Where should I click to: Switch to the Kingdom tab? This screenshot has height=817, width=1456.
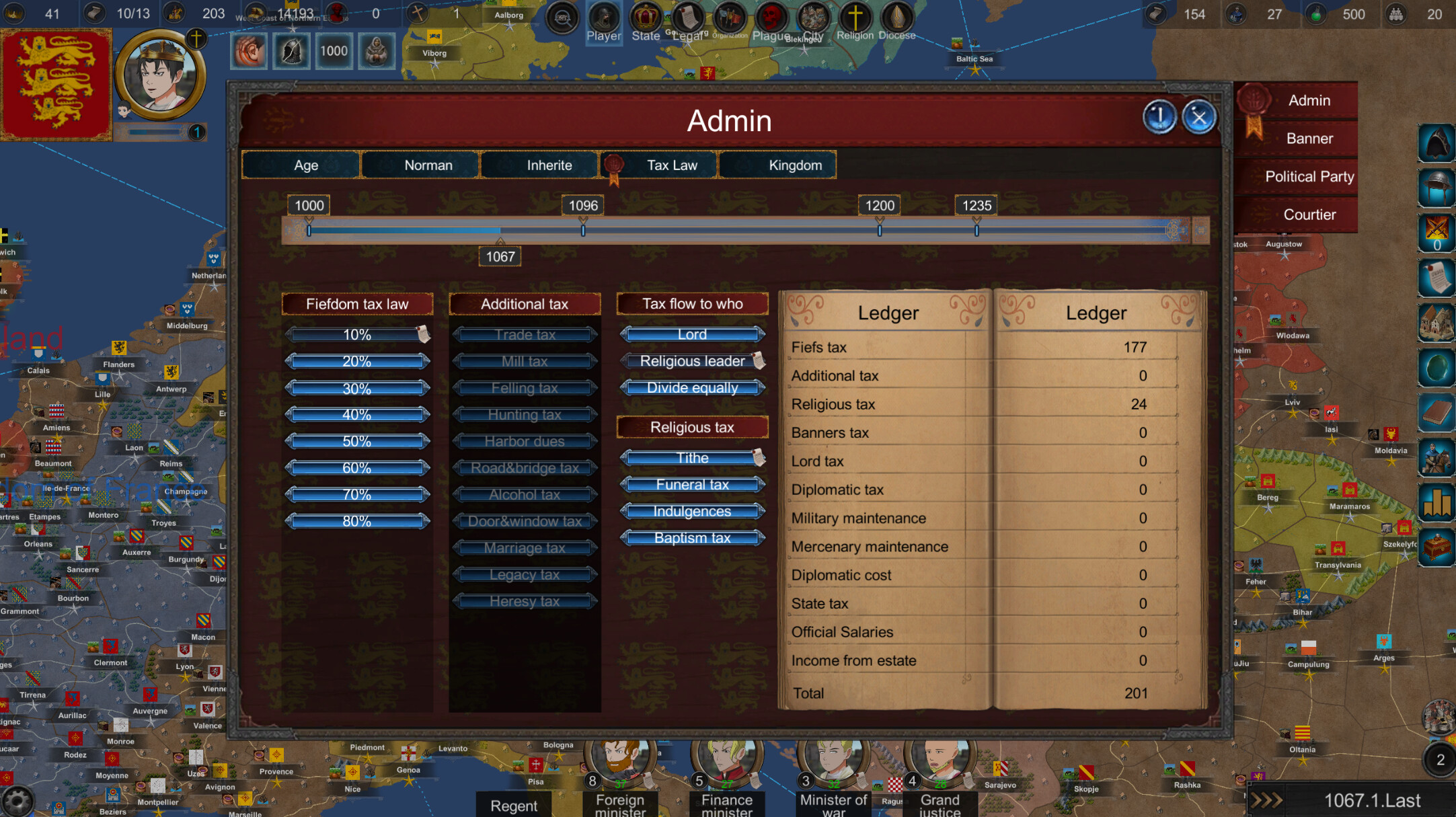tap(777, 165)
